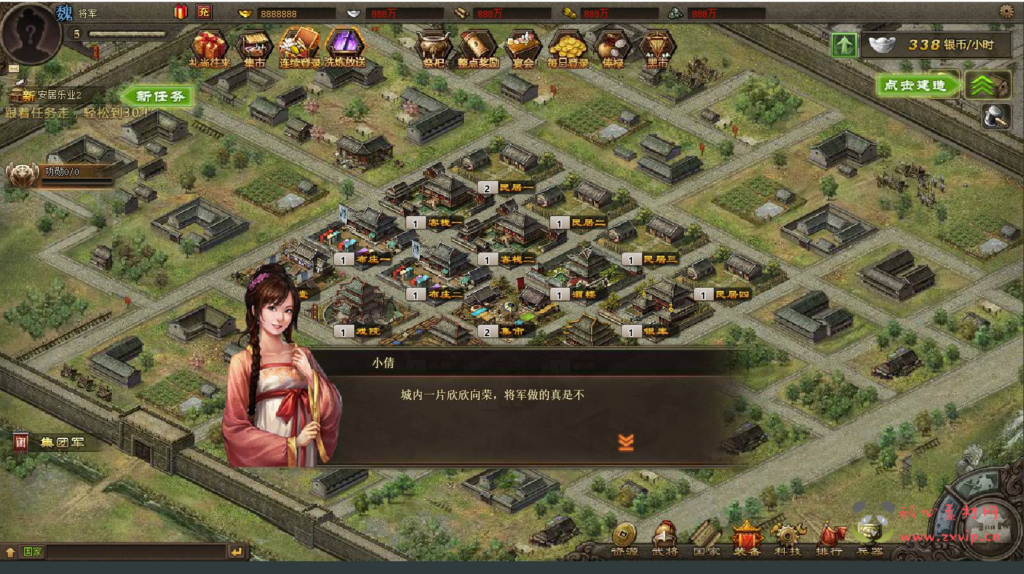Open the 黑市 black market icon
The image size is (1024, 574).
coord(657,46)
